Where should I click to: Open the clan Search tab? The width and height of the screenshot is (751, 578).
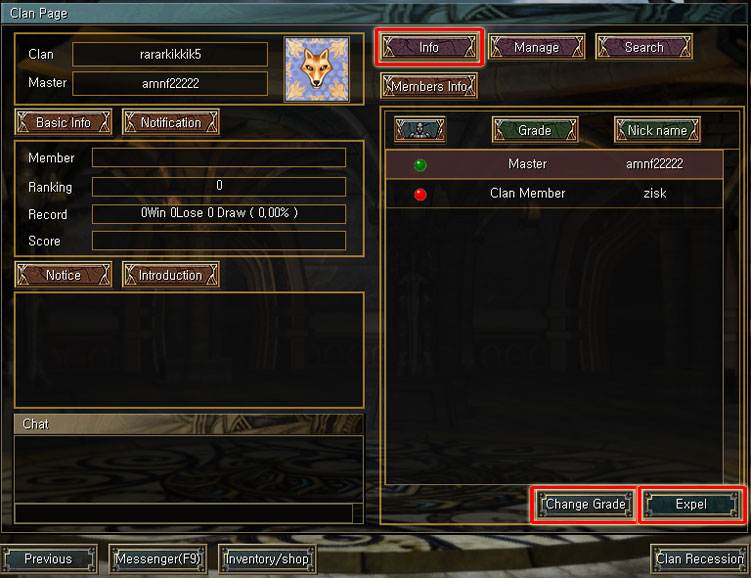(644, 47)
